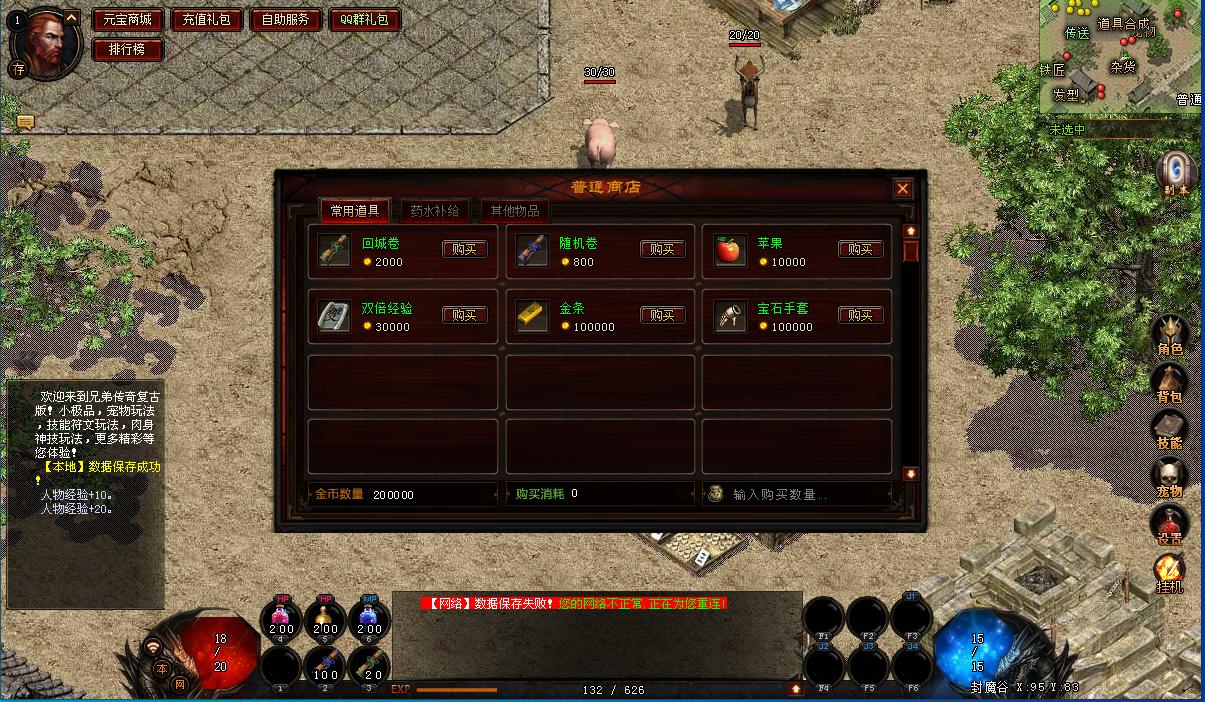Image resolution: width=1205 pixels, height=702 pixels.
Task: Open the 自助服务 menu
Action: [x=286, y=20]
